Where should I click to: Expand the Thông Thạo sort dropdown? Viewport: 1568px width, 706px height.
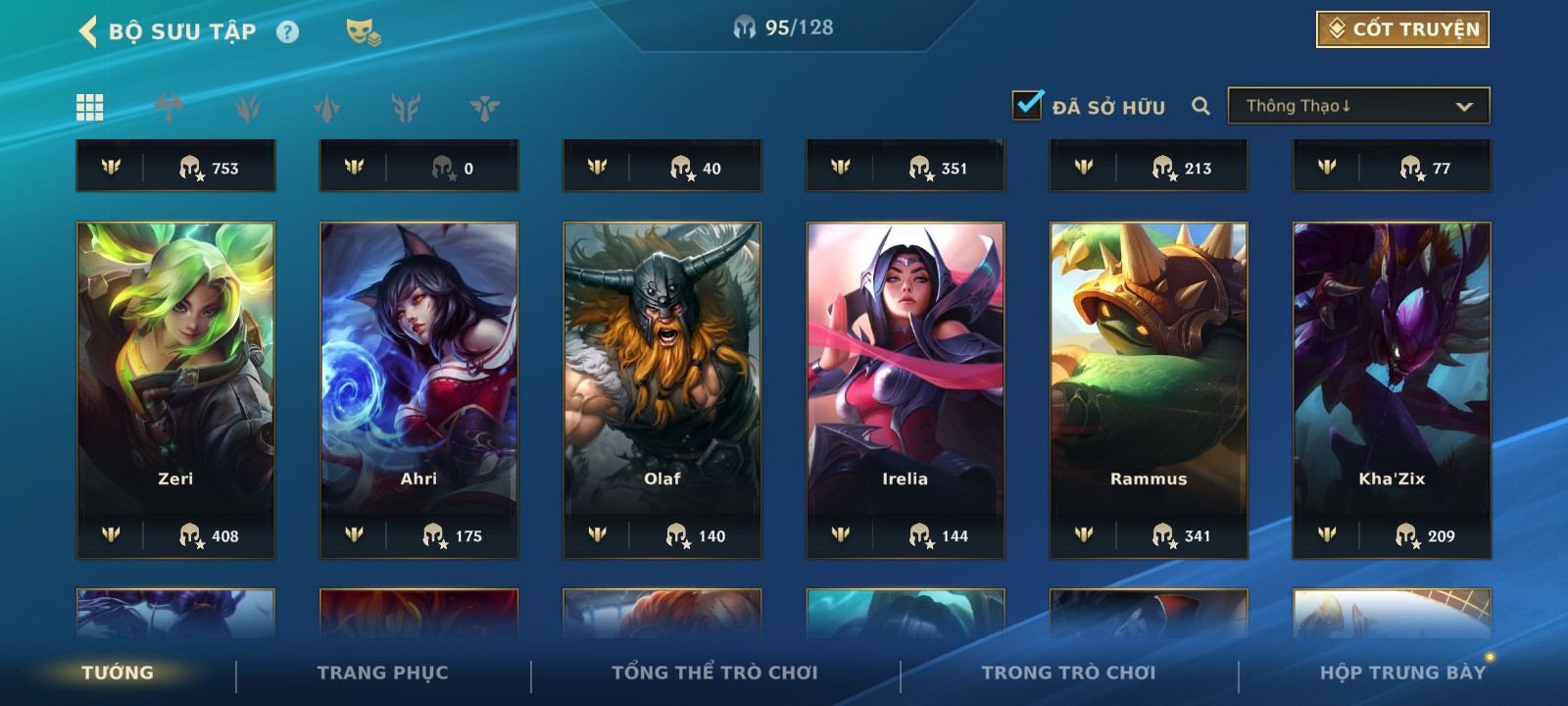tap(1358, 106)
